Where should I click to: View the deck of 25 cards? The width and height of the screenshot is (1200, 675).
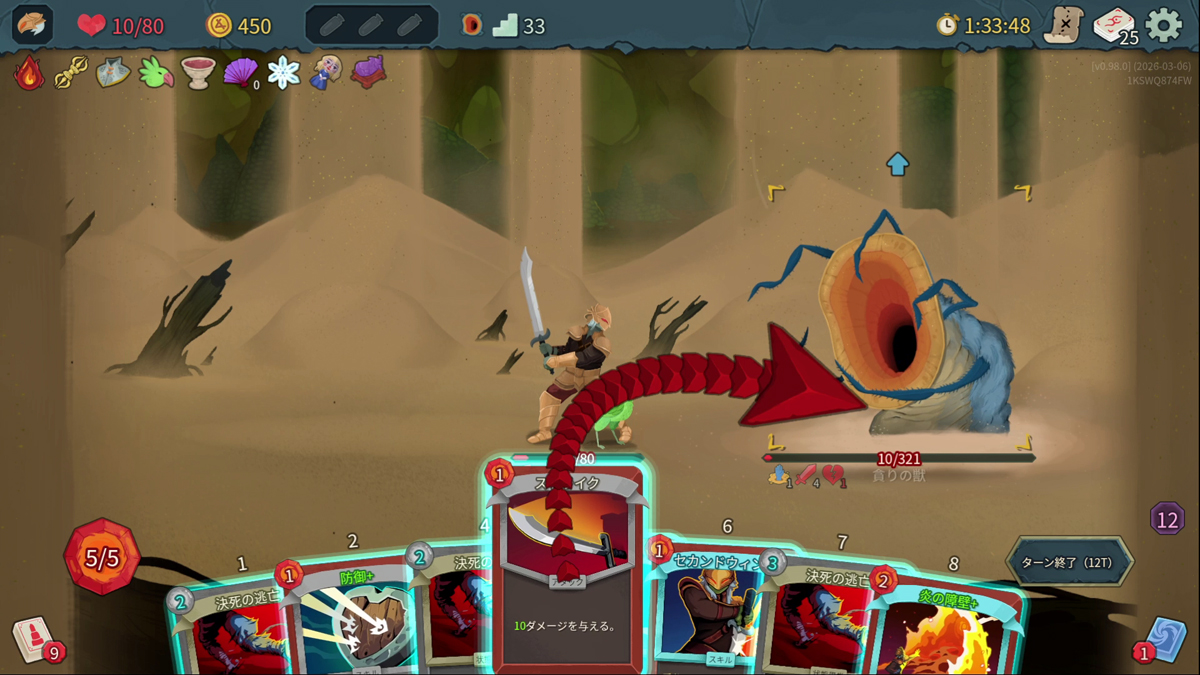[x=1113, y=25]
